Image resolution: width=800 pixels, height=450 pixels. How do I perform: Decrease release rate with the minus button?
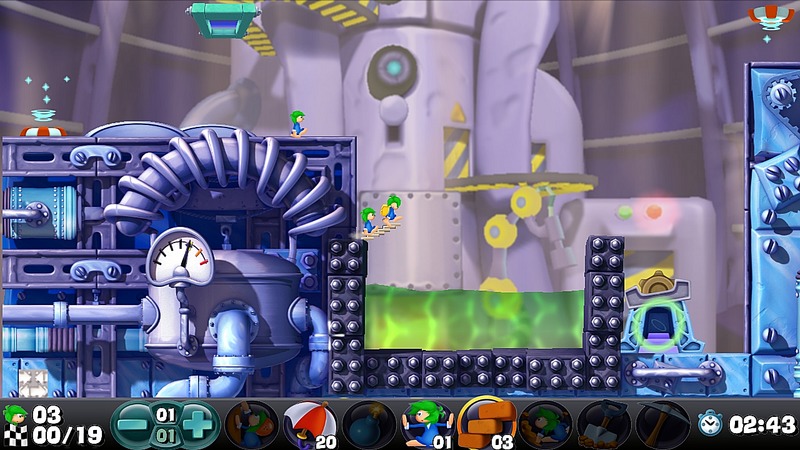(x=130, y=423)
